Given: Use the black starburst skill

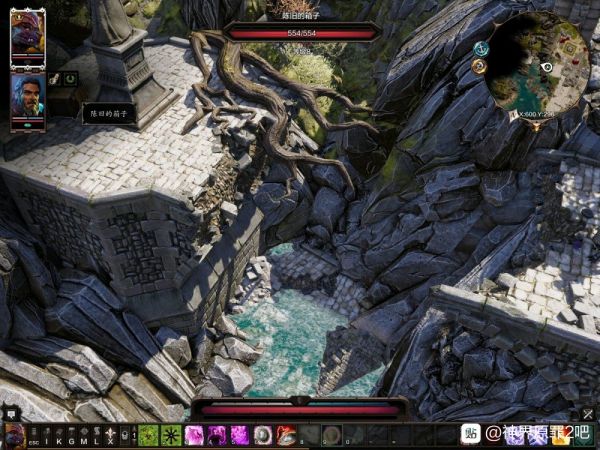Looking at the screenshot, I should tap(171, 435).
